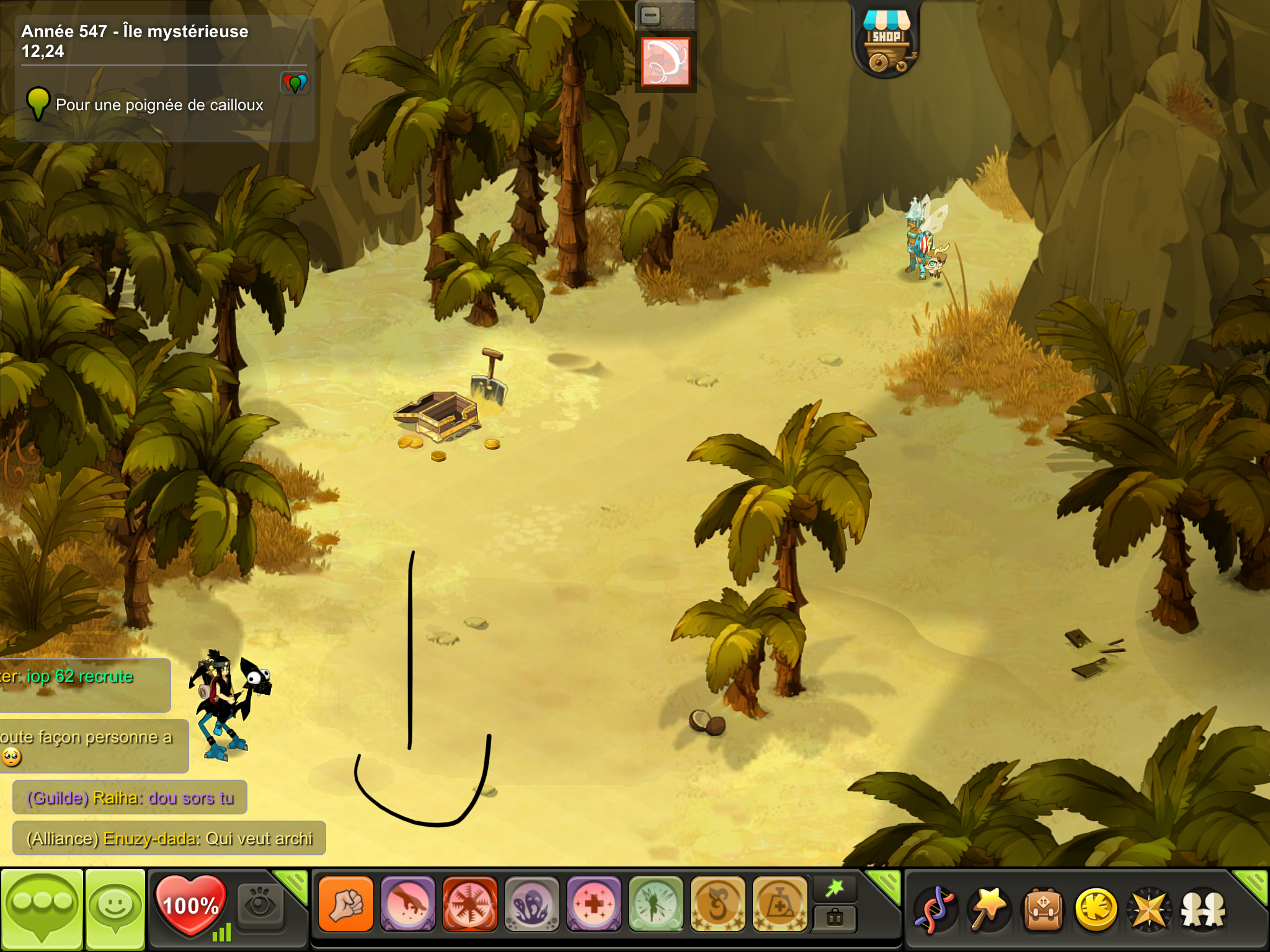Select the orange flask with cross spell
The width and height of the screenshot is (1270, 952).
click(x=779, y=904)
